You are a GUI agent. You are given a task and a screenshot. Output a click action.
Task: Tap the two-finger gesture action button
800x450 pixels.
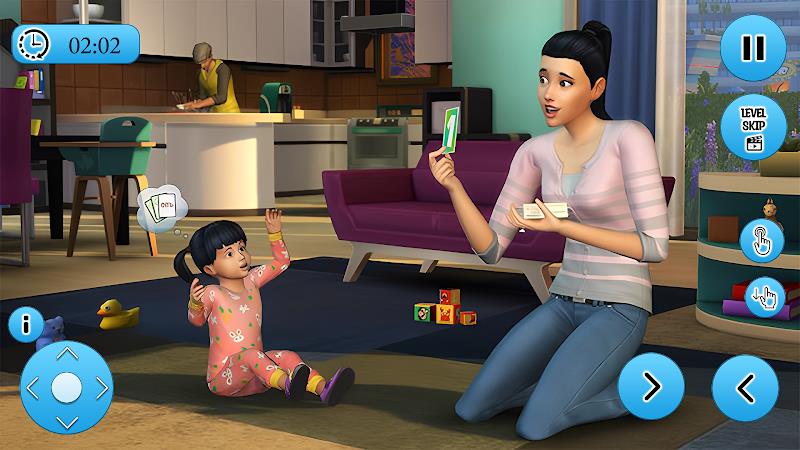765,296
